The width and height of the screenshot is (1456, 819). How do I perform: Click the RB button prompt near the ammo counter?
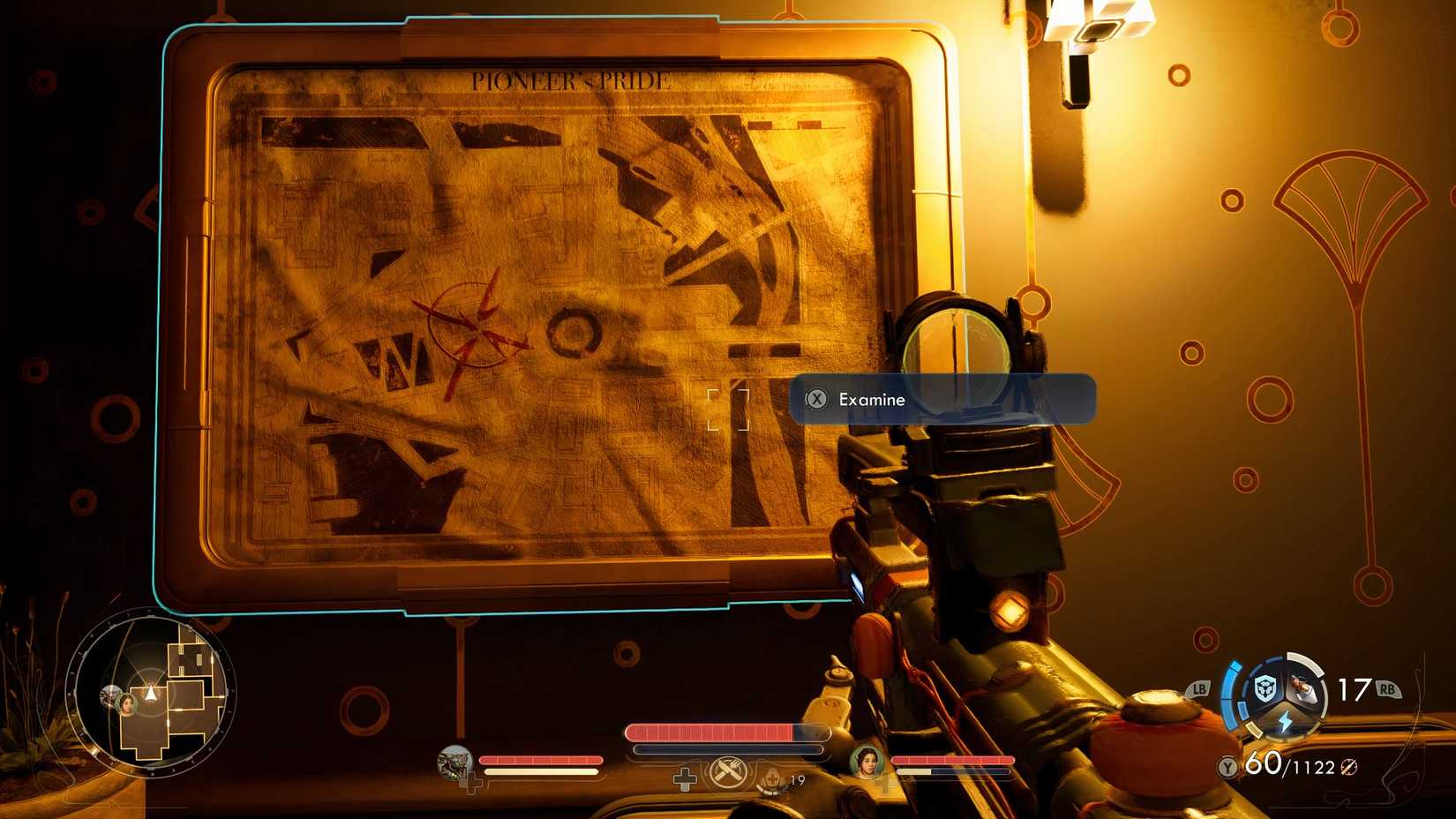[x=1389, y=688]
